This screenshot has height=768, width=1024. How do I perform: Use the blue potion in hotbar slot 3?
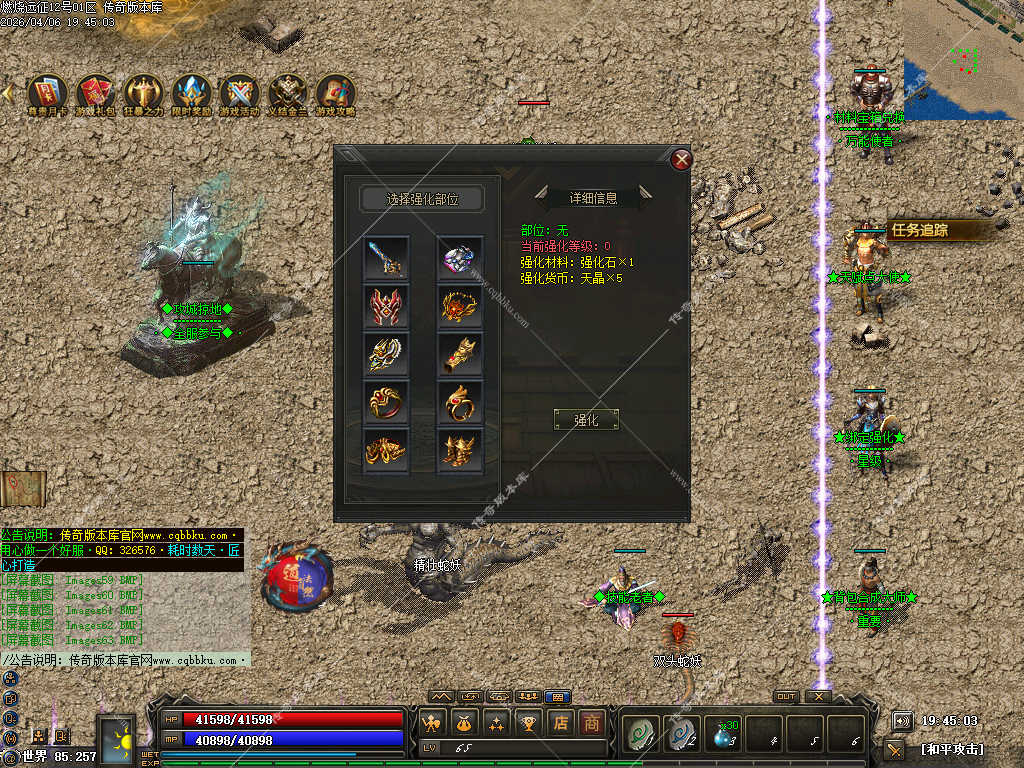coord(724,735)
